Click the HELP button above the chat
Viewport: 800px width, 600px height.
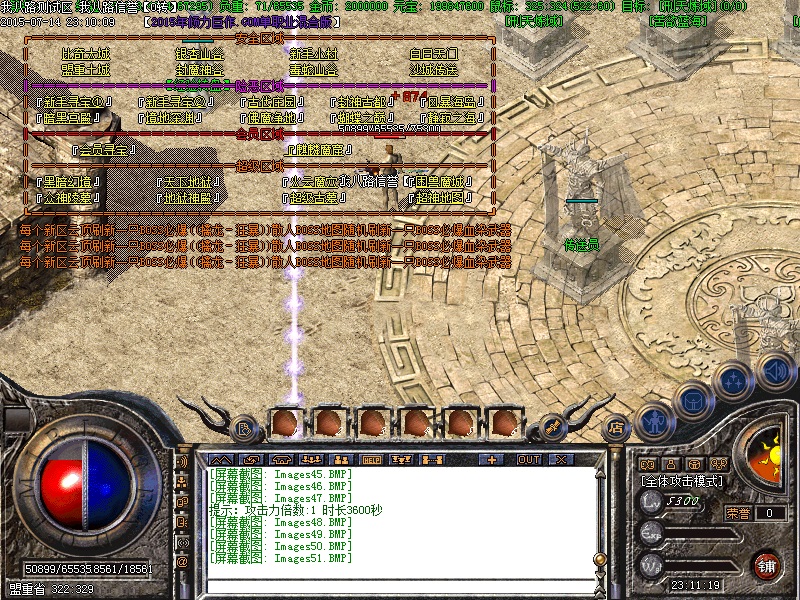coord(370,459)
